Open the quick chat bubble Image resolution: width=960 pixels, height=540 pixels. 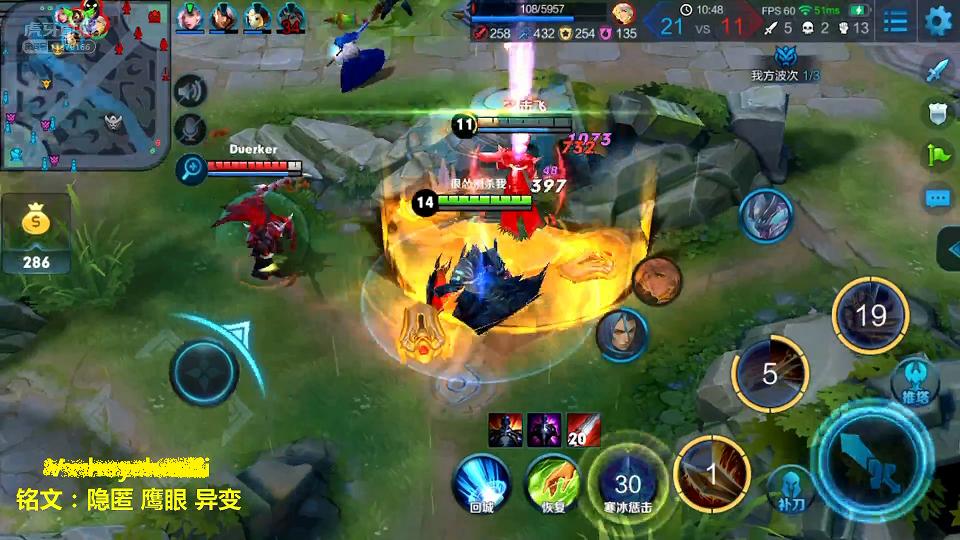pyautogui.click(x=937, y=198)
